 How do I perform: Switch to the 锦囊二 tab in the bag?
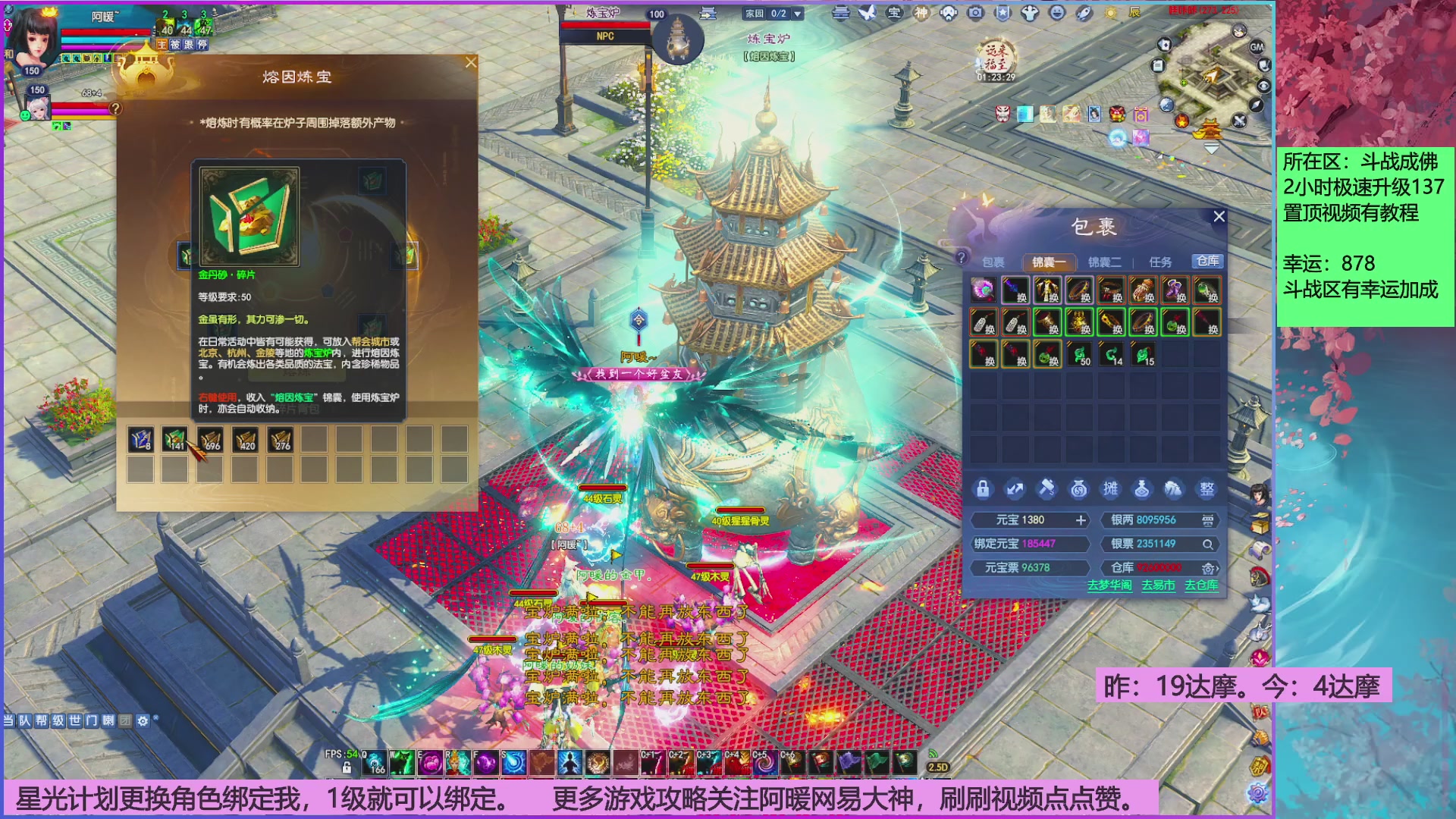(x=1106, y=261)
